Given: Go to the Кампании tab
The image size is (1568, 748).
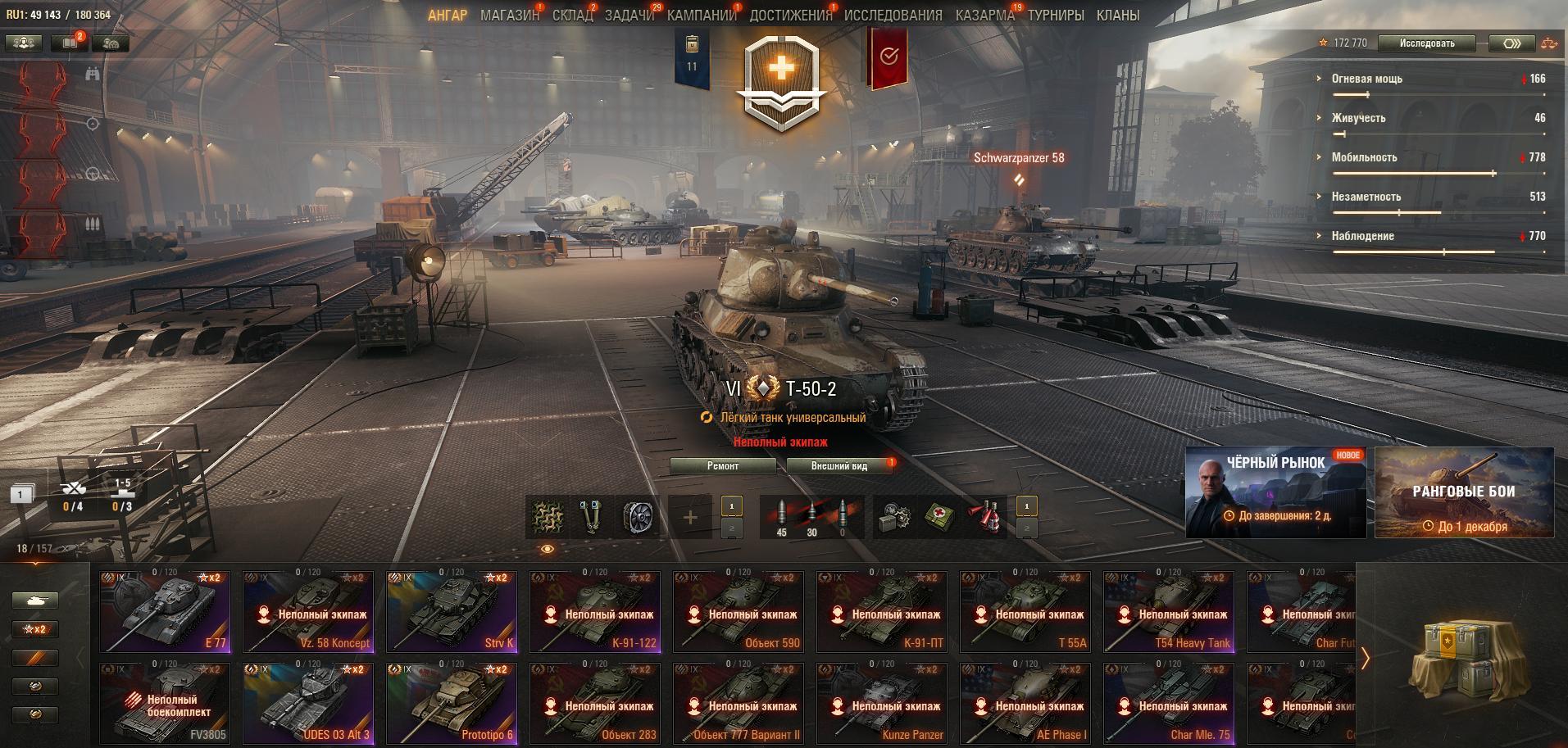Looking at the screenshot, I should click(x=701, y=15).
